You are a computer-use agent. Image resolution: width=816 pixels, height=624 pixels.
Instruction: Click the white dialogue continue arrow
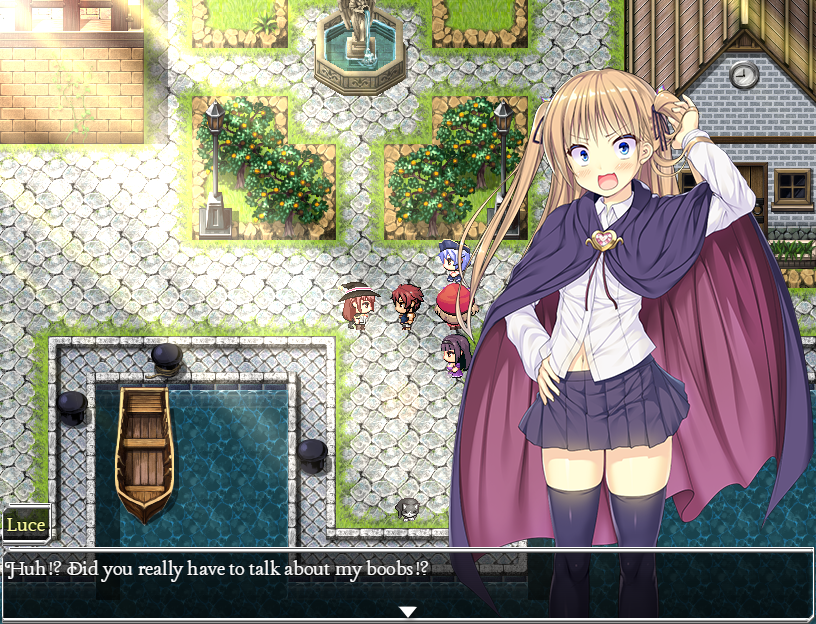coord(407,611)
